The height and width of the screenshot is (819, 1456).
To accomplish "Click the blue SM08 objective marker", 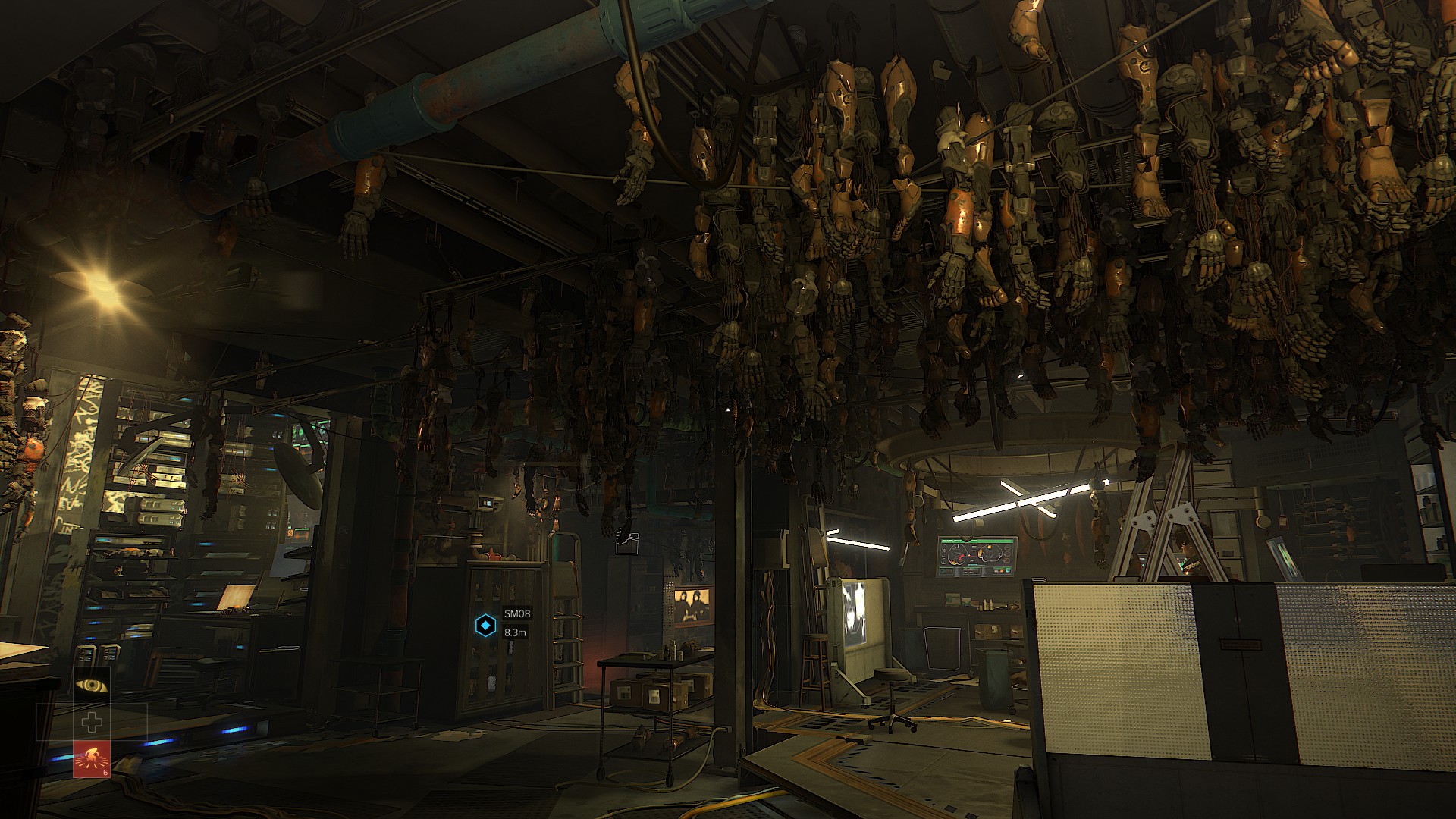I will [x=485, y=626].
